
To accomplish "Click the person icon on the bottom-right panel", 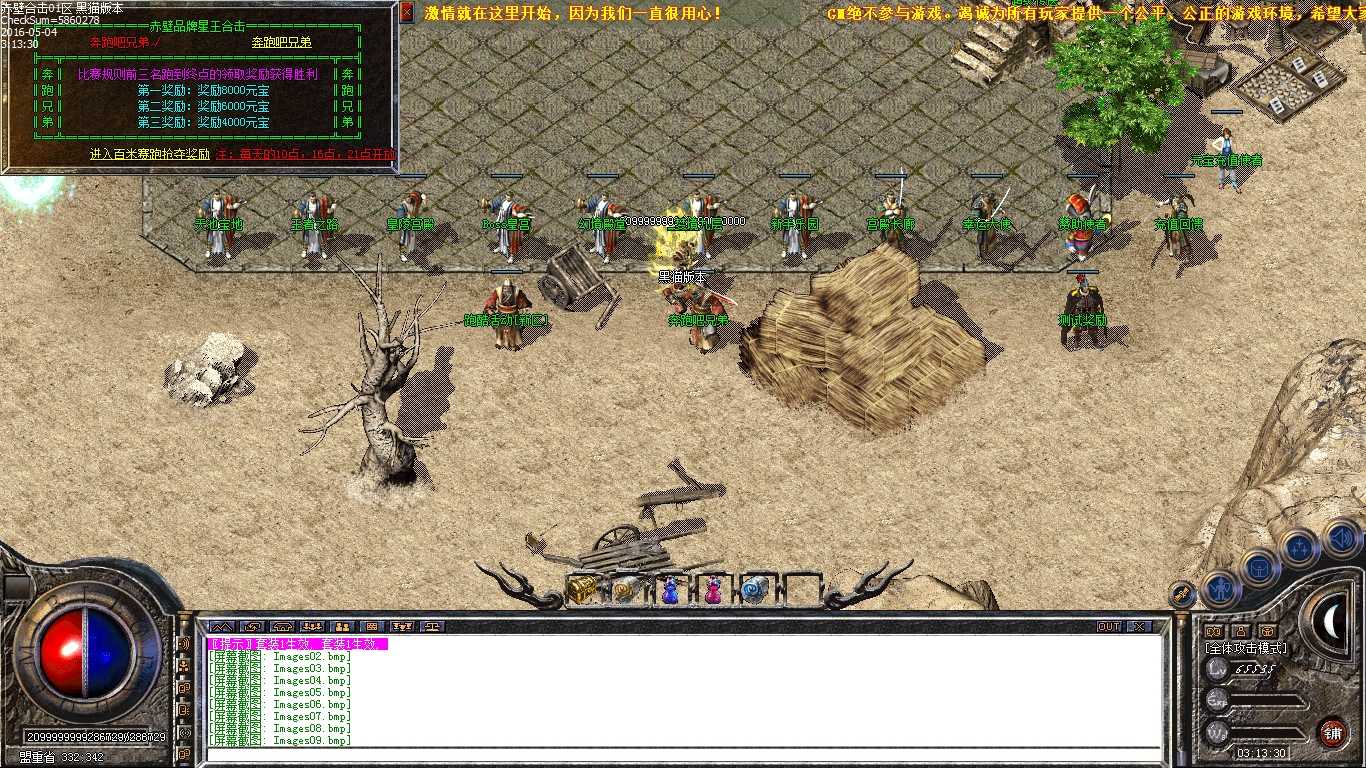I will point(1242,631).
